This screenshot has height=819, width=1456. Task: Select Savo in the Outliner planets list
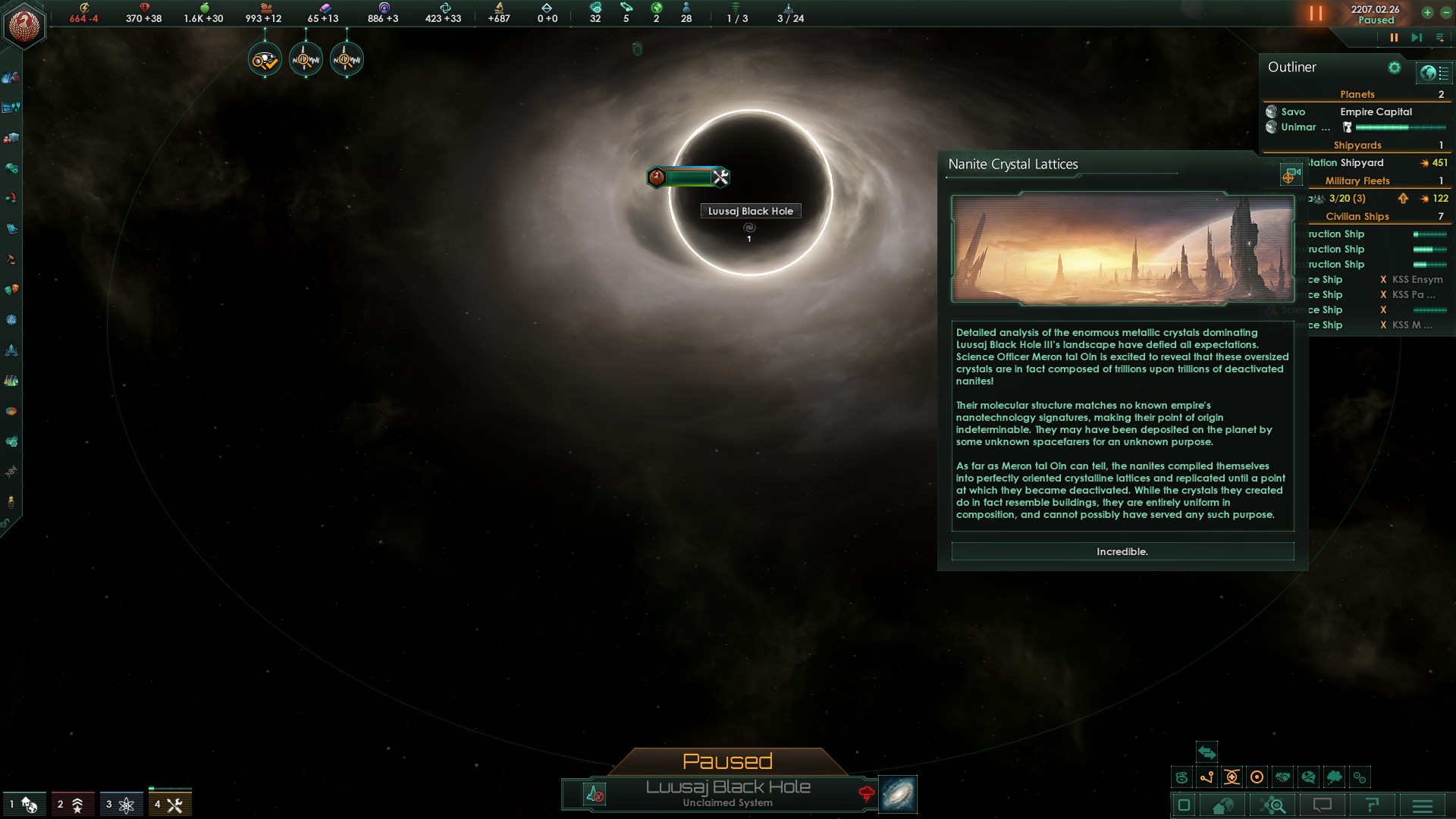point(1294,111)
